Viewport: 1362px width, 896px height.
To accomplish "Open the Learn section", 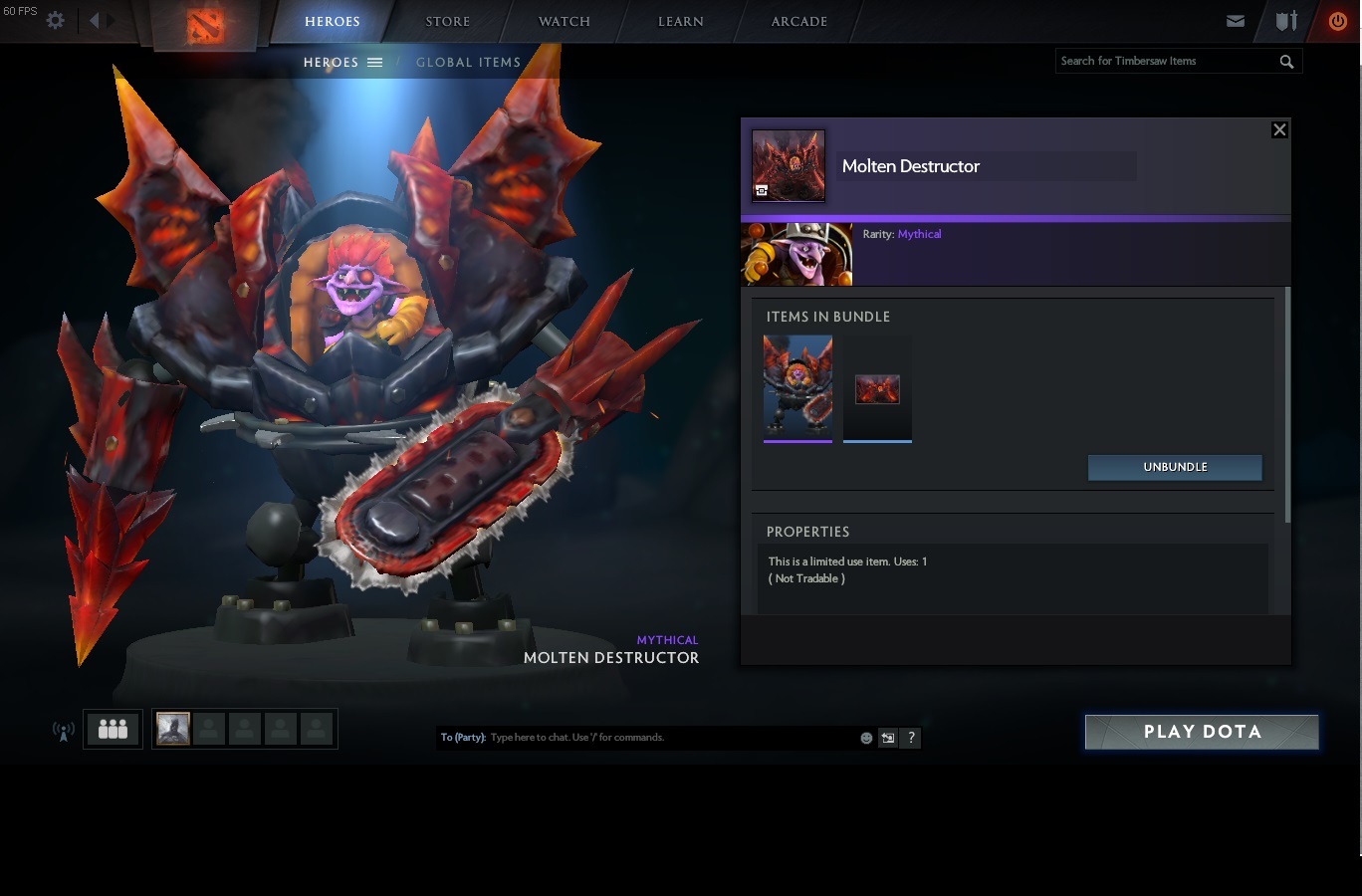I will pos(681,21).
